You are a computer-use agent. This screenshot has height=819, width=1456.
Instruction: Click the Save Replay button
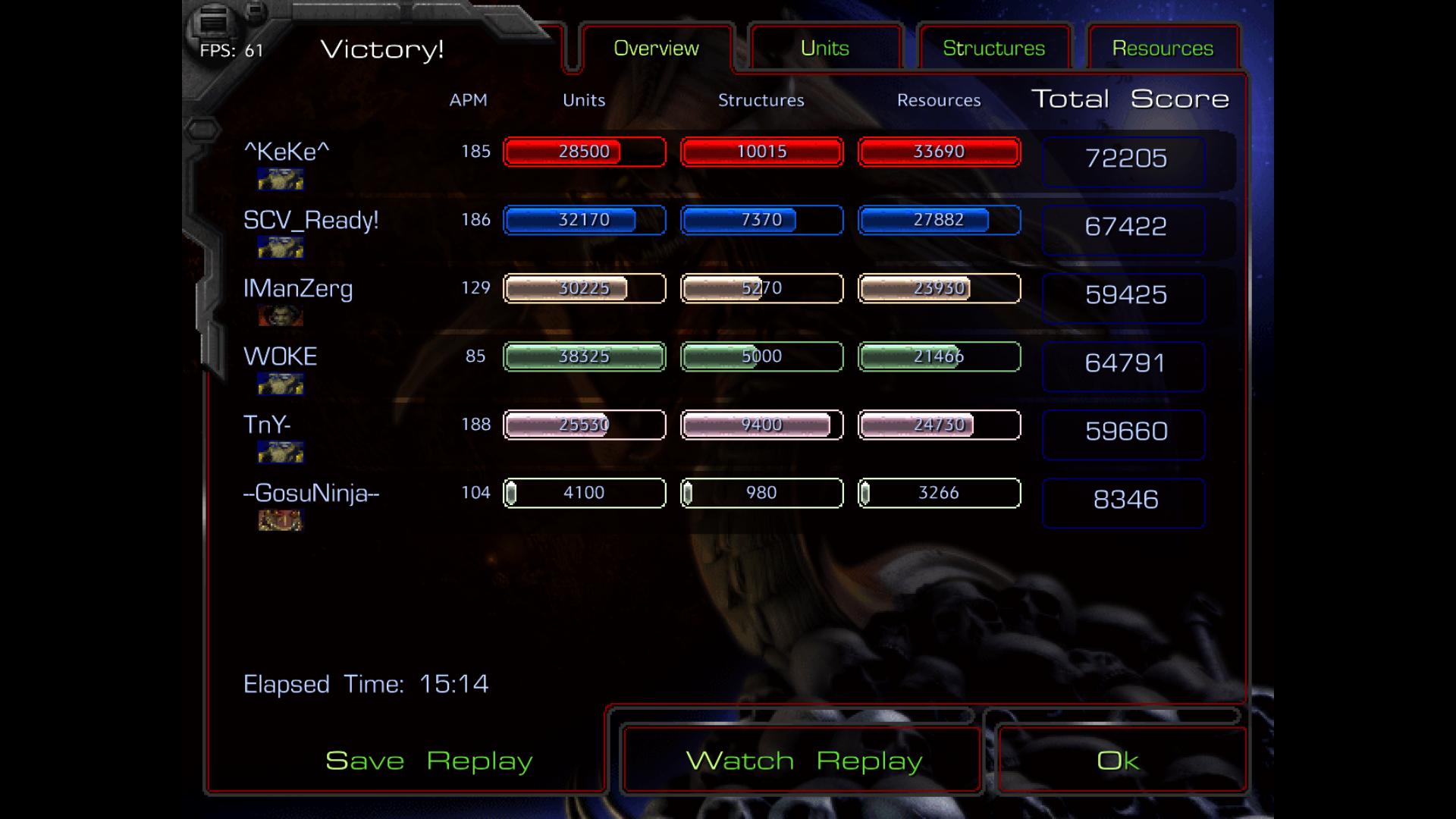428,761
